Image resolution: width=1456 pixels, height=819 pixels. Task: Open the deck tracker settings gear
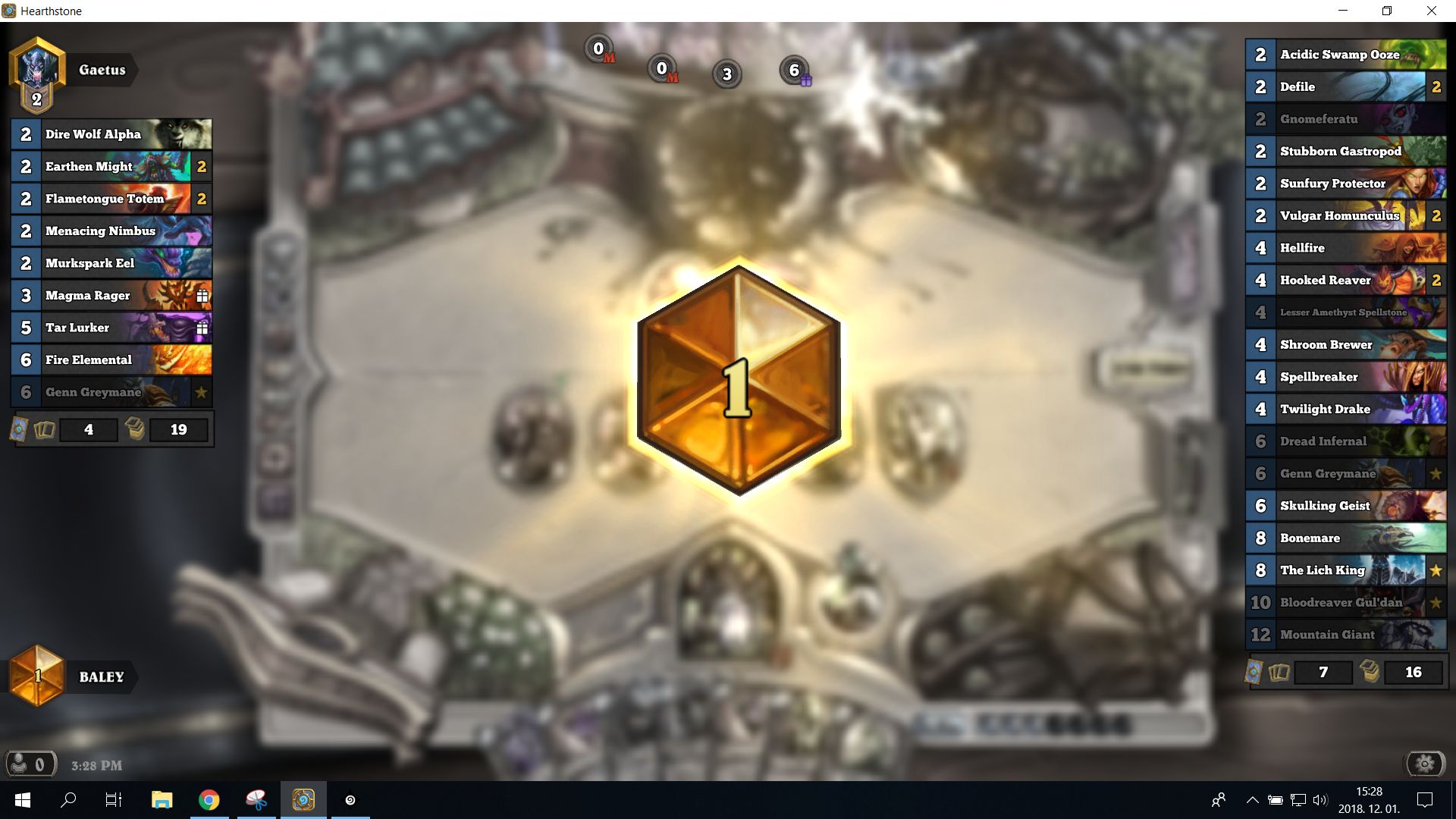tap(1426, 764)
